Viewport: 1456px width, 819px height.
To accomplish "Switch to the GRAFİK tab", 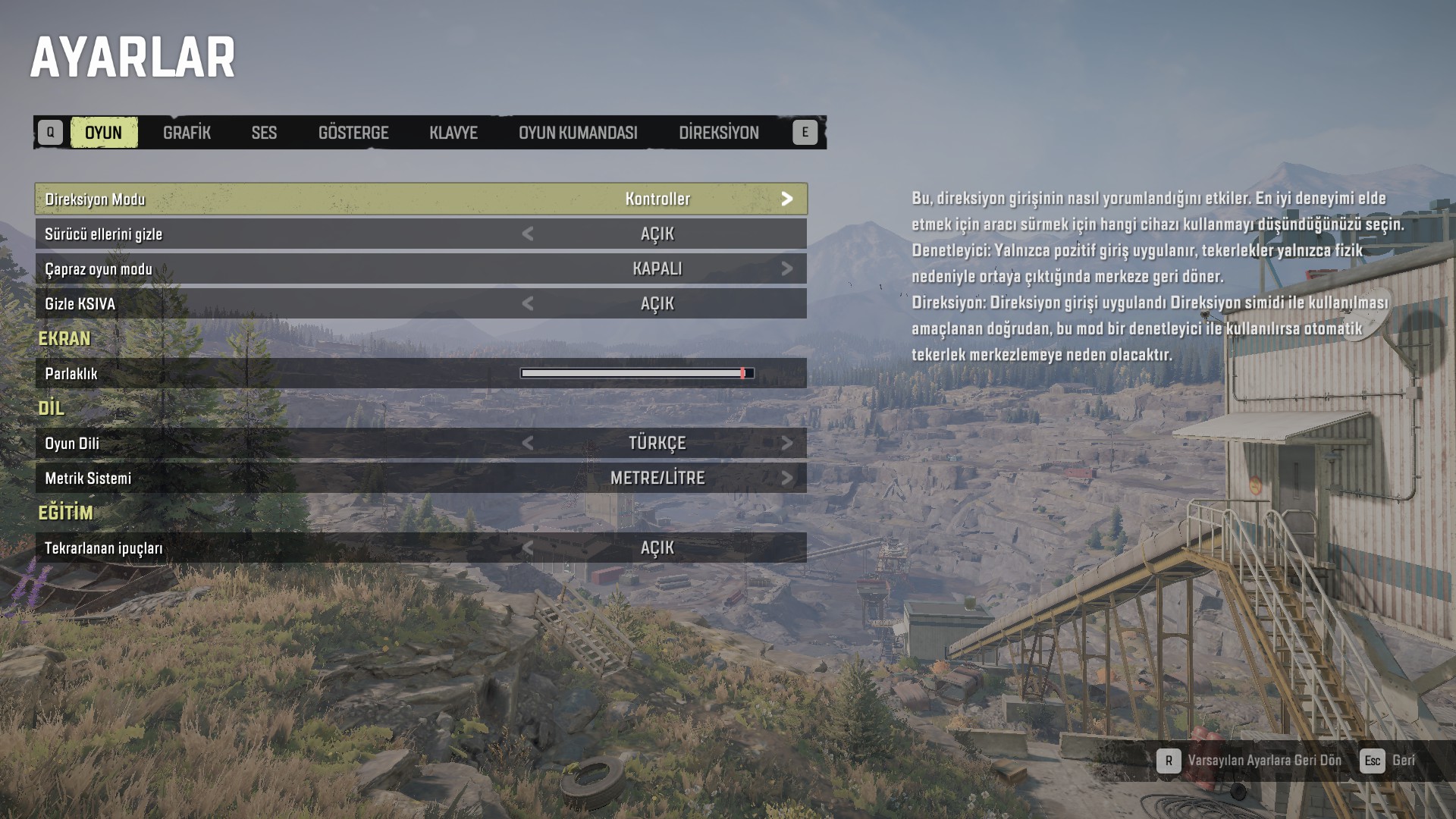I will pyautogui.click(x=187, y=133).
